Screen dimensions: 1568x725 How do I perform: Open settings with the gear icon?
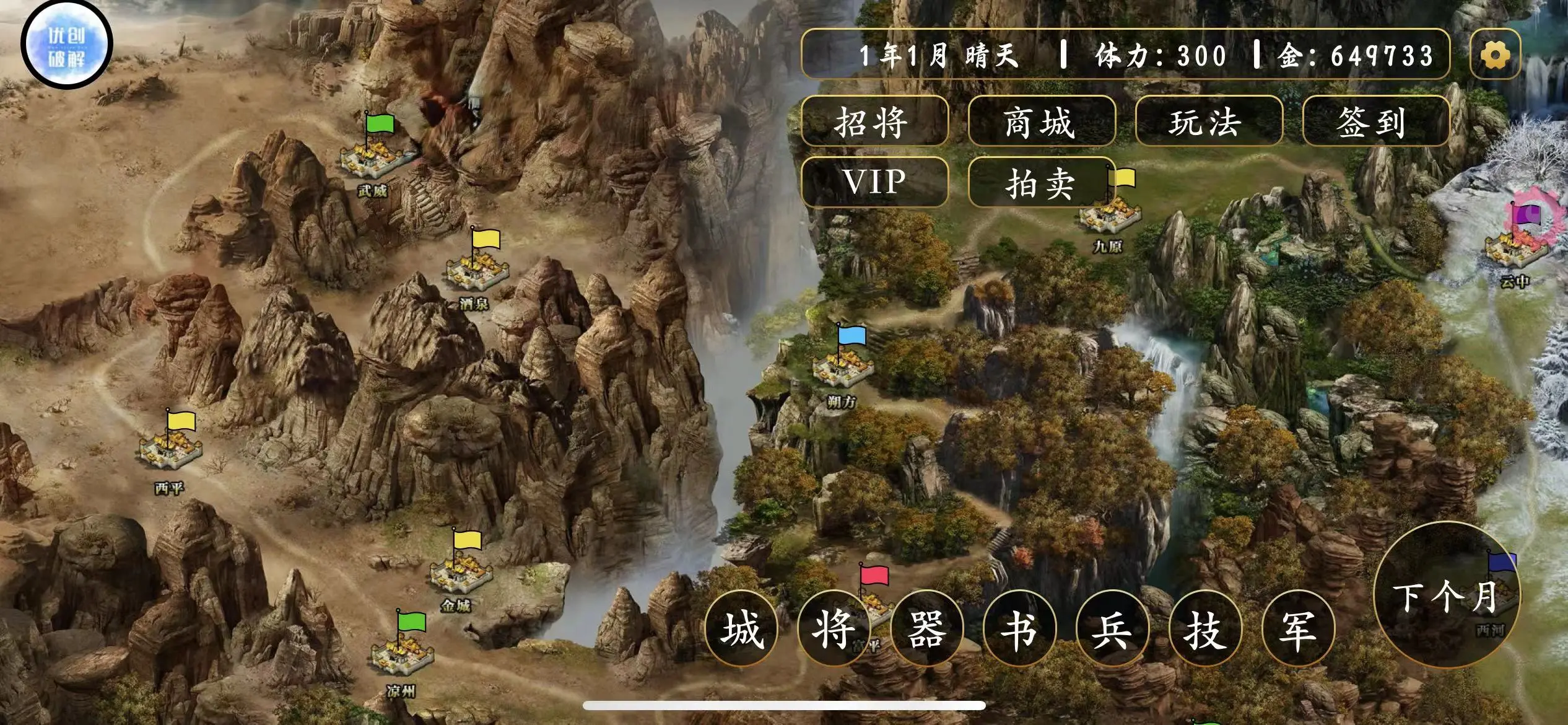point(1495,55)
